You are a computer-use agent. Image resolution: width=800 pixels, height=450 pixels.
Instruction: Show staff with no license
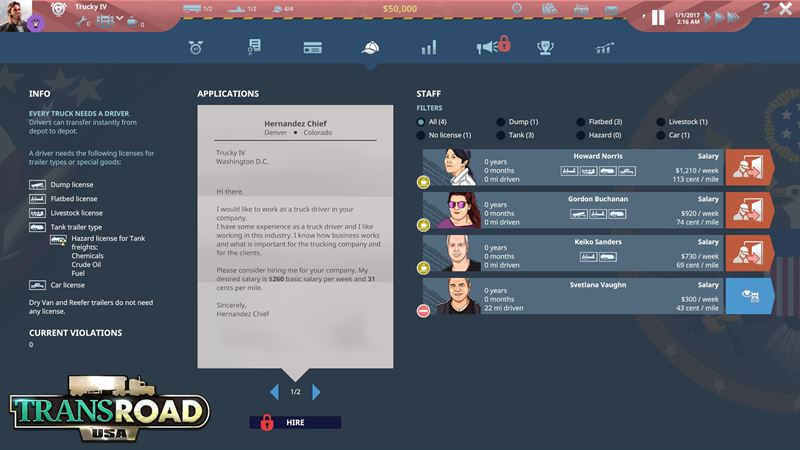(x=421, y=135)
